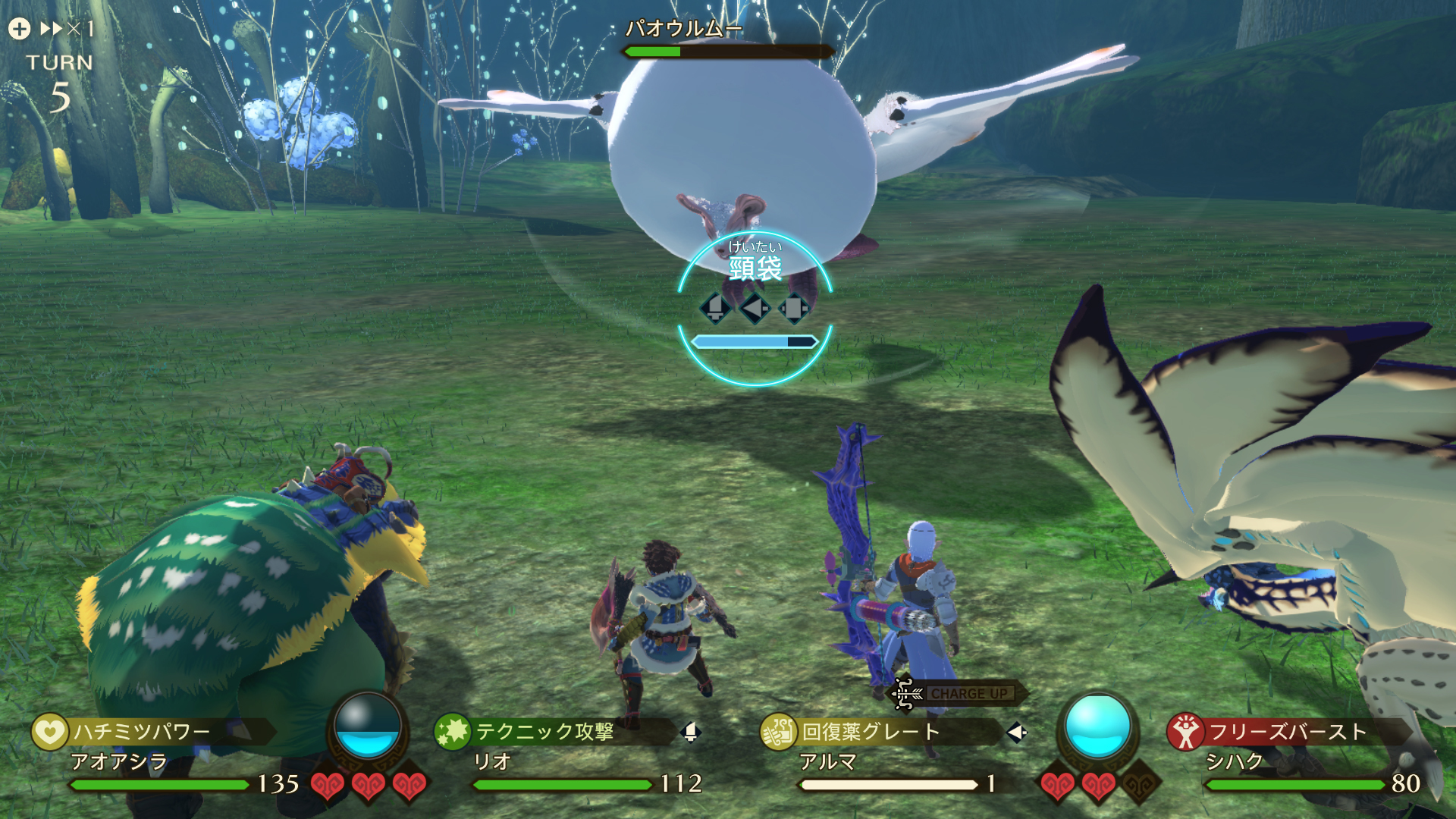Click the green burst icon beside テクニック攻撃
Viewport: 1456px width, 819px height.
pos(452,731)
